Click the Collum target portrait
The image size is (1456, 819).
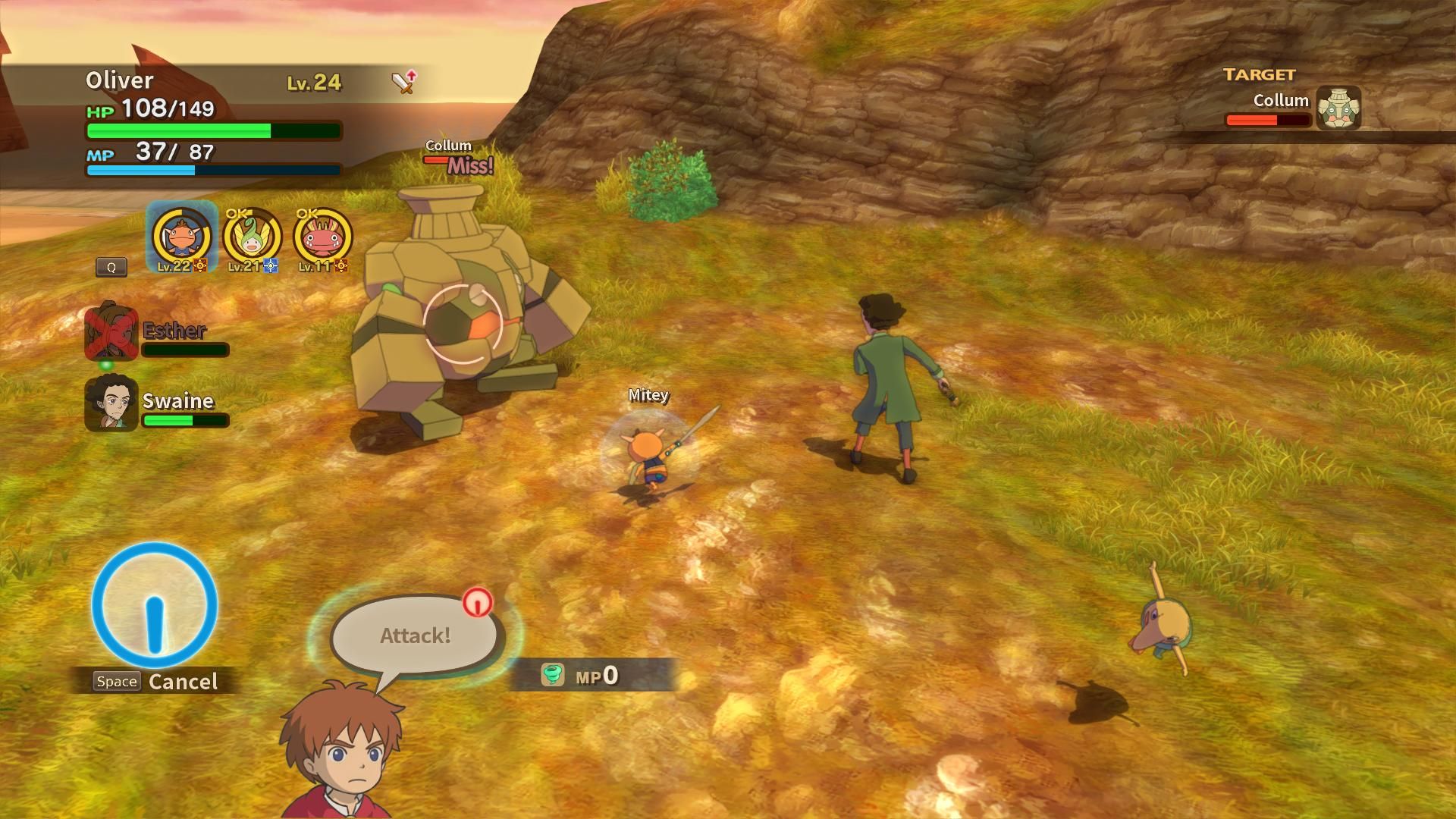click(x=1338, y=108)
